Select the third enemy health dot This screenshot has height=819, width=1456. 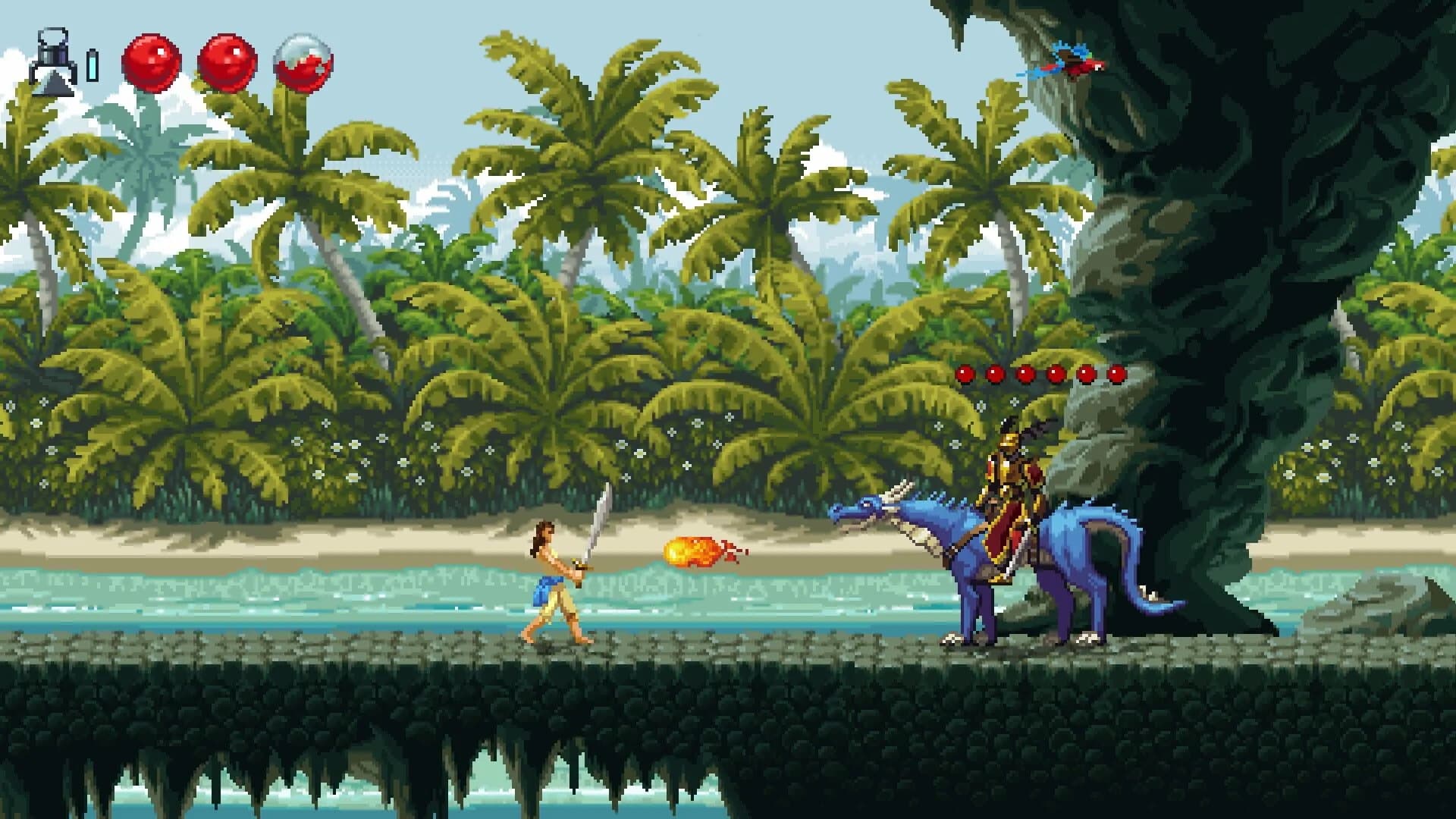[1025, 373]
